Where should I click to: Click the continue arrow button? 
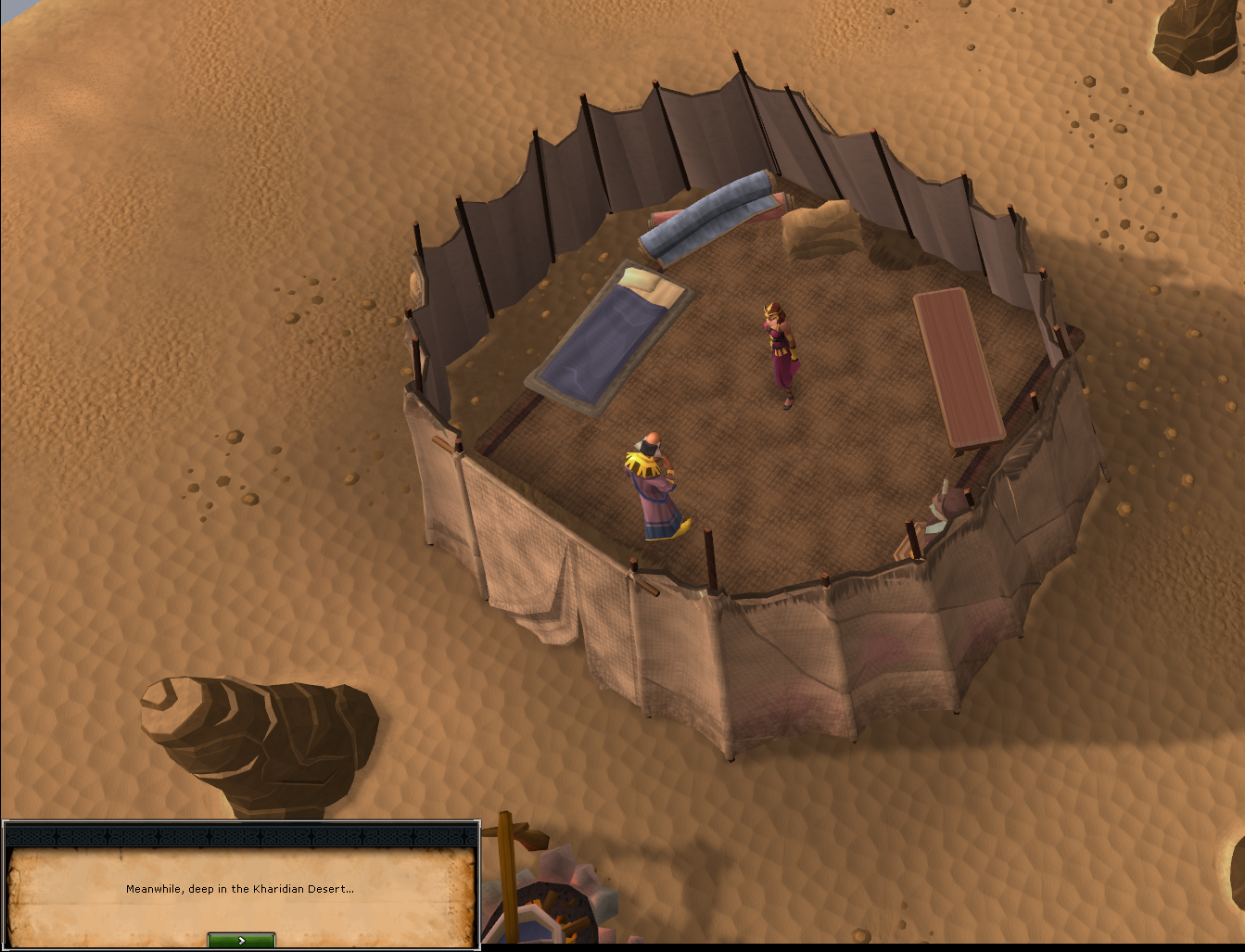[x=240, y=939]
